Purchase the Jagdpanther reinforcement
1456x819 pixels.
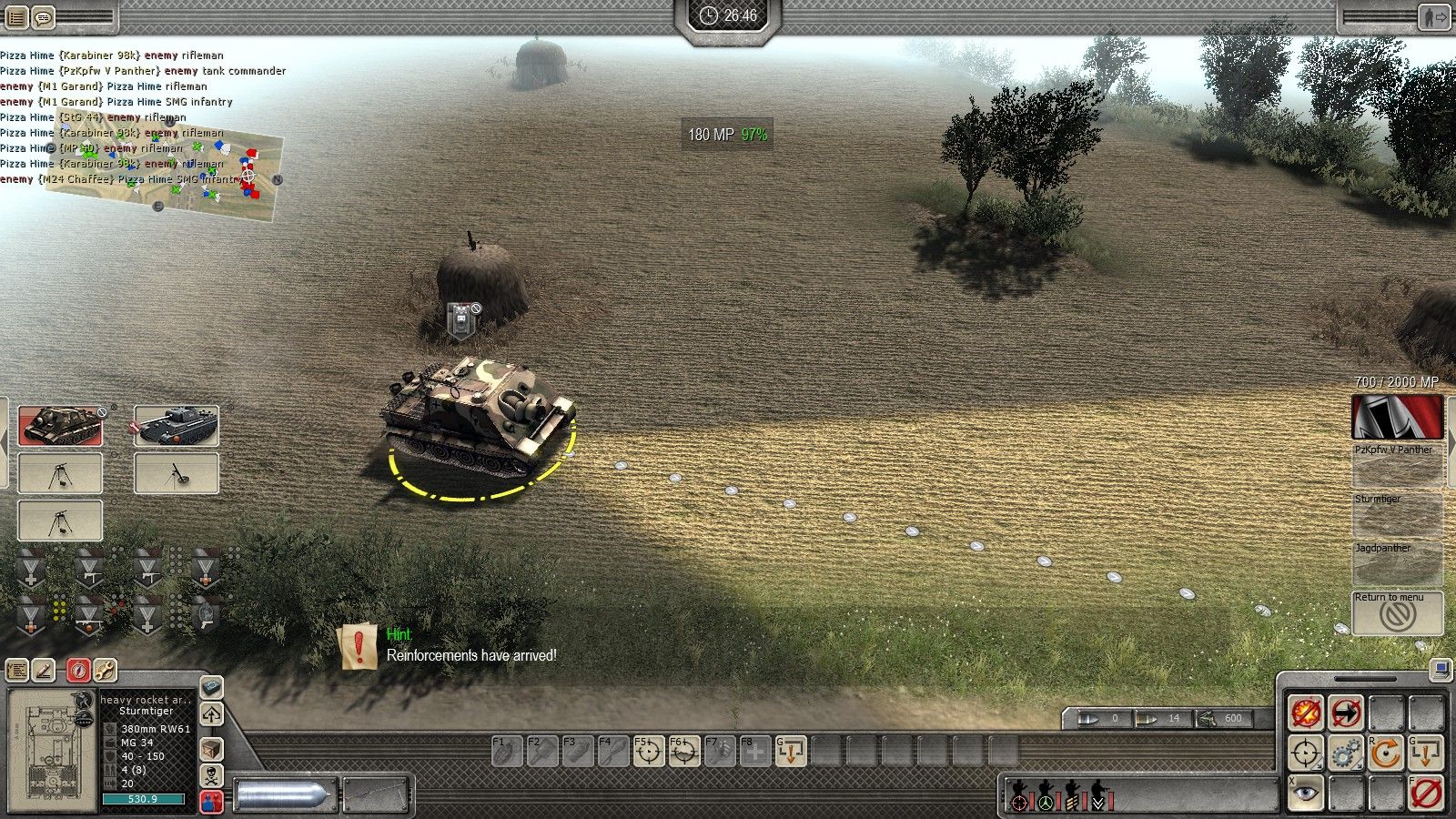click(1397, 564)
